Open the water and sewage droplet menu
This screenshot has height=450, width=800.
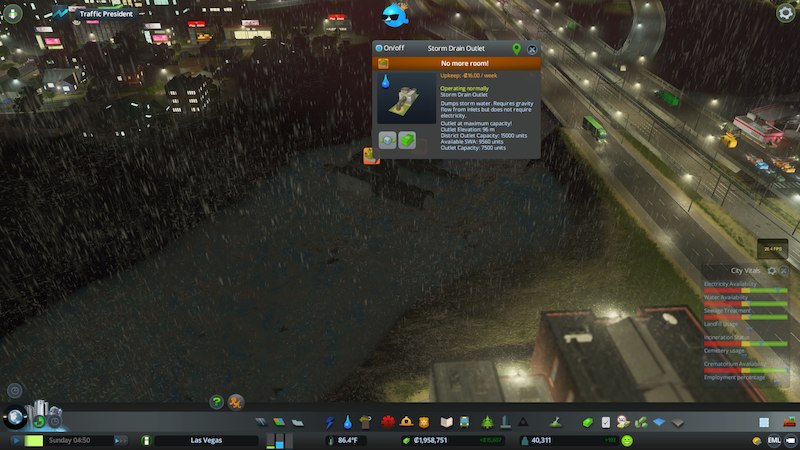347,423
